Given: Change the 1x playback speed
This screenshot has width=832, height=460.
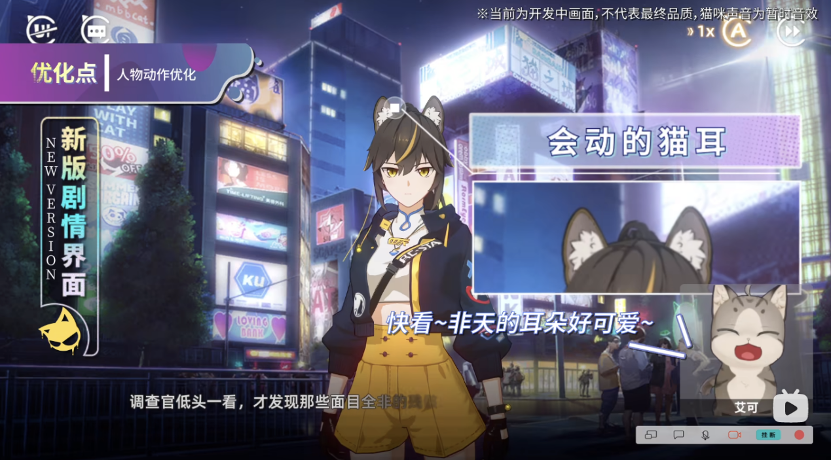Looking at the screenshot, I should click(703, 31).
